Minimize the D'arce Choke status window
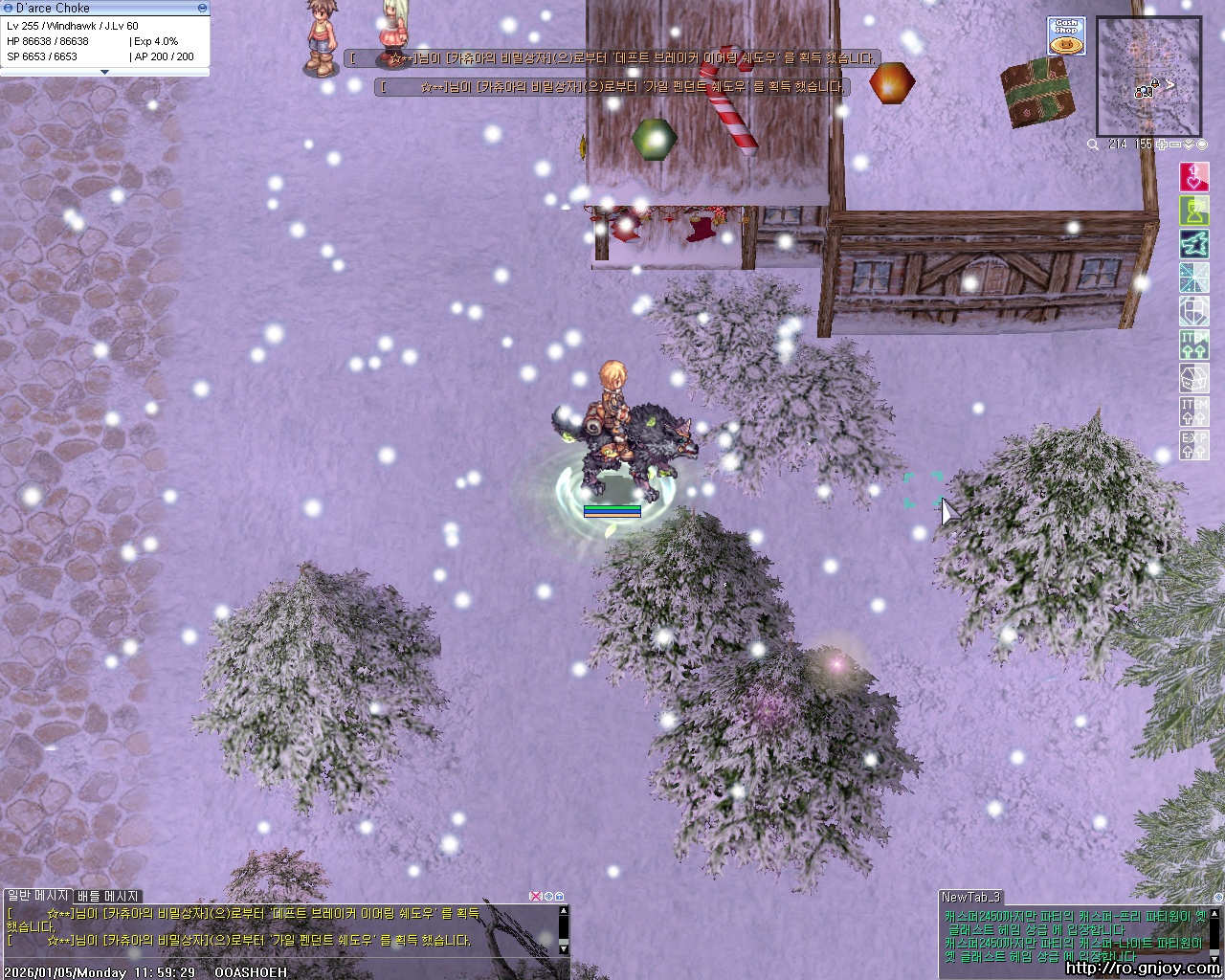Viewport: 1225px width, 980px height. tap(201, 8)
